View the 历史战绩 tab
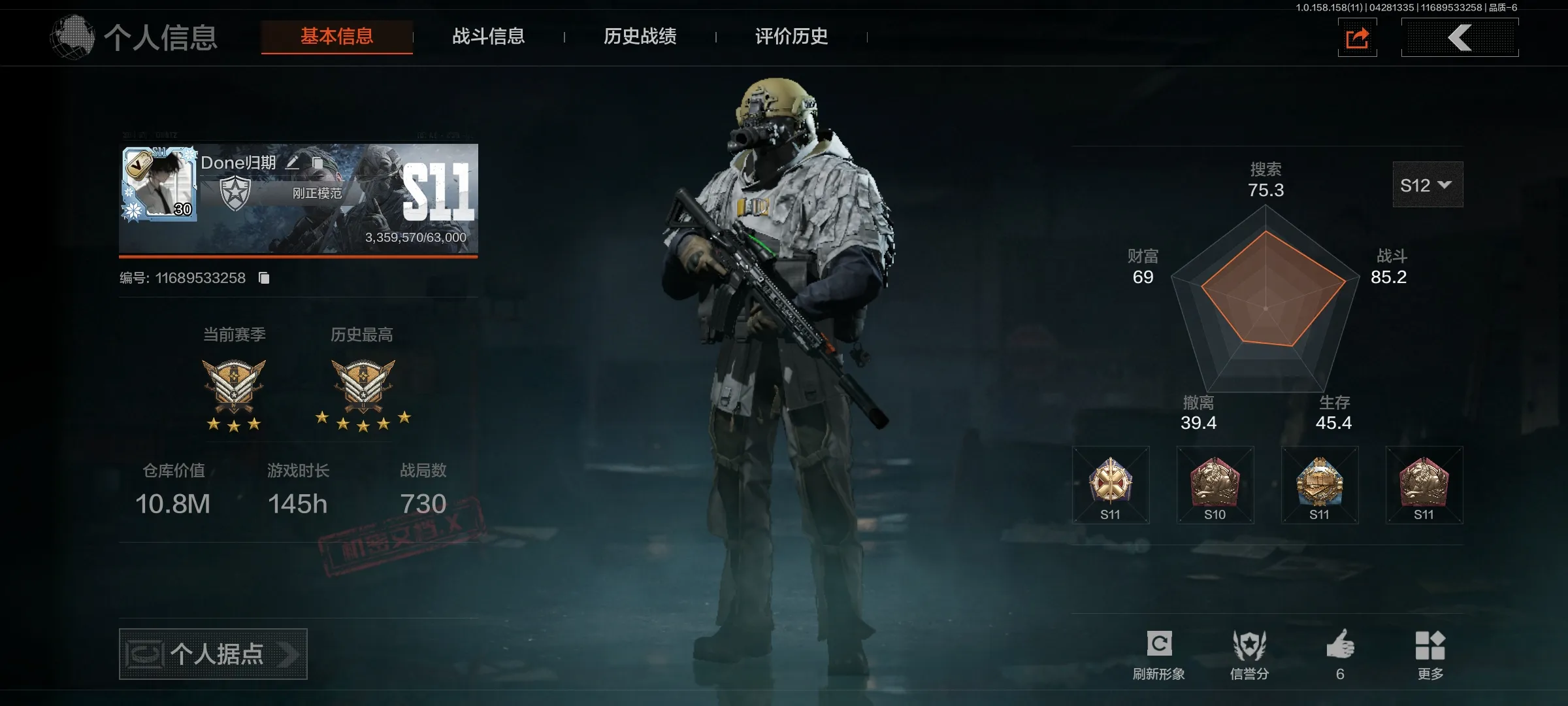The width and height of the screenshot is (1568, 706). (x=640, y=37)
